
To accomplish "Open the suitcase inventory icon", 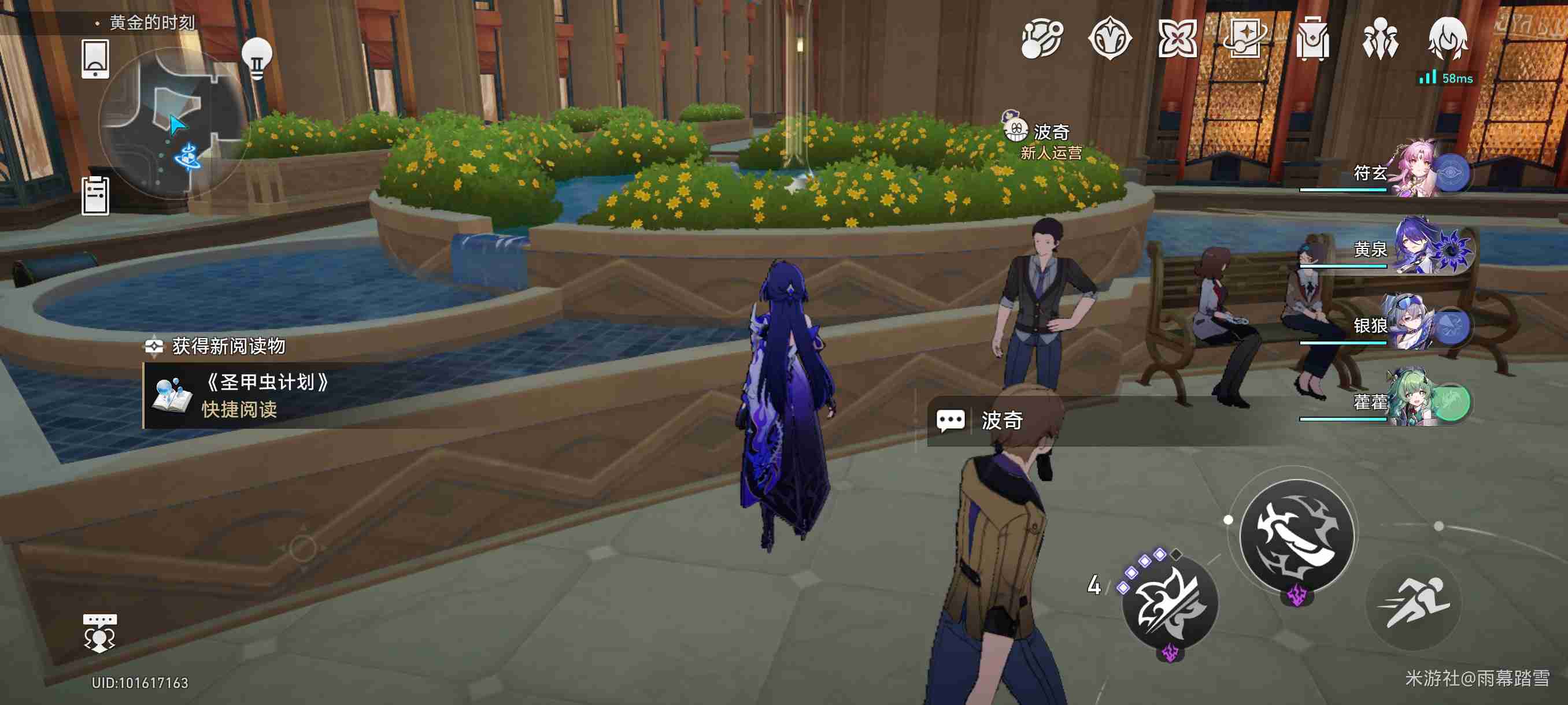I will pos(1312,39).
